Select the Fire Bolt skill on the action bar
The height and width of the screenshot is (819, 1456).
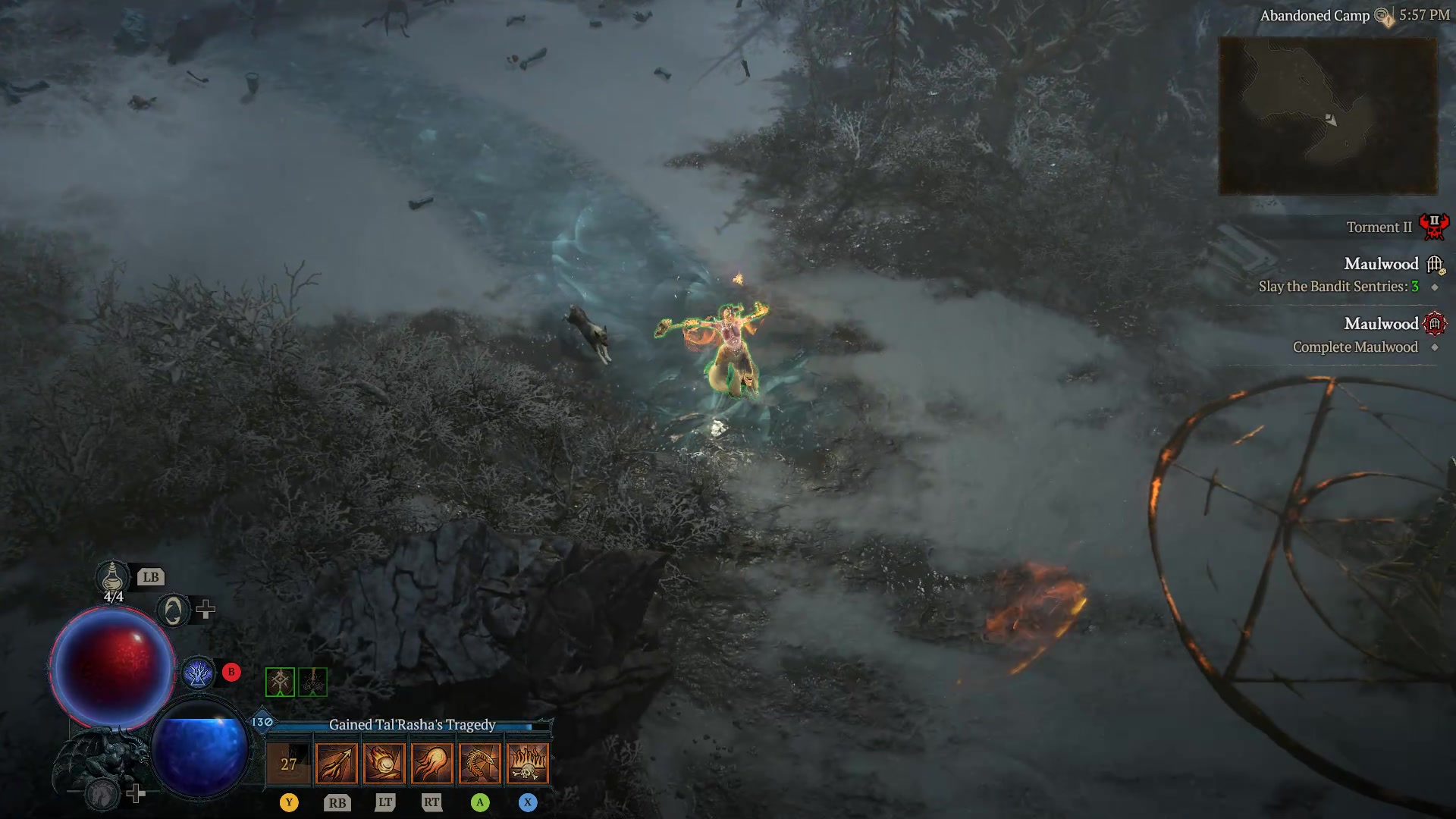coord(336,762)
